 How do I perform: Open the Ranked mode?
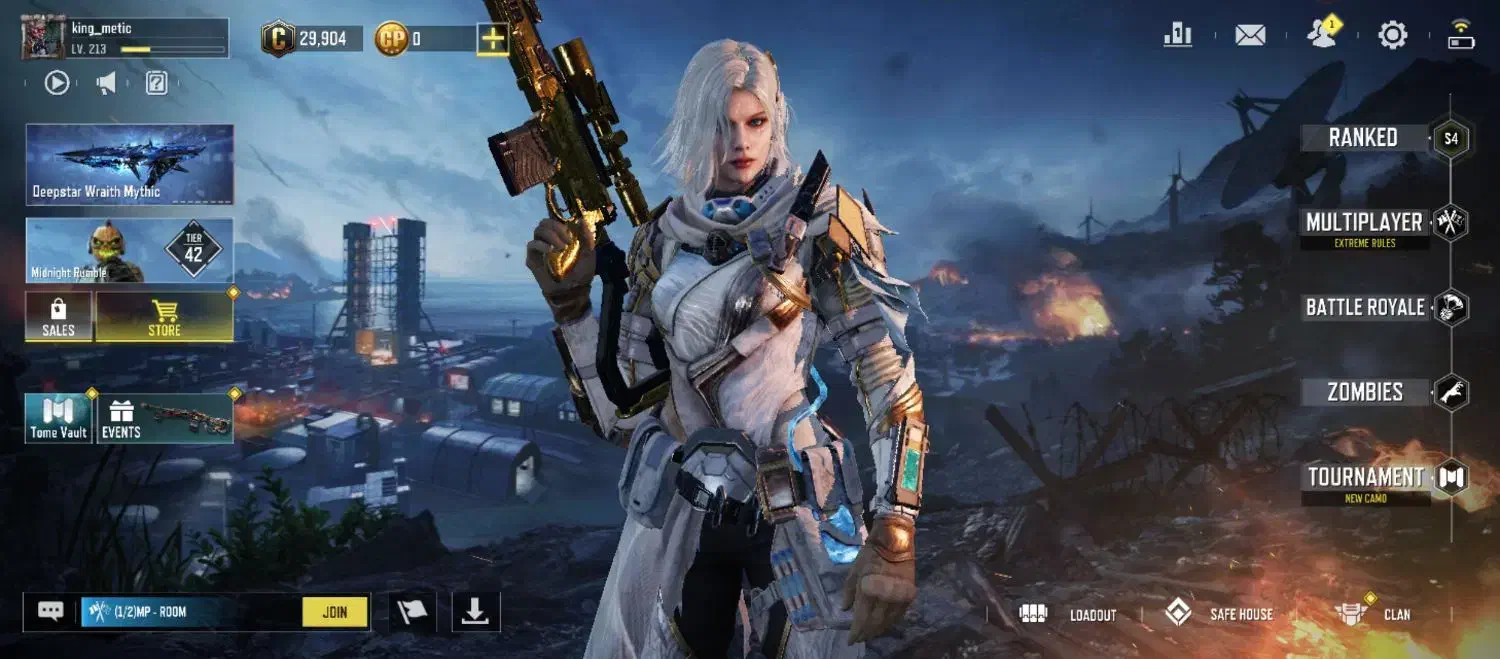[1363, 138]
